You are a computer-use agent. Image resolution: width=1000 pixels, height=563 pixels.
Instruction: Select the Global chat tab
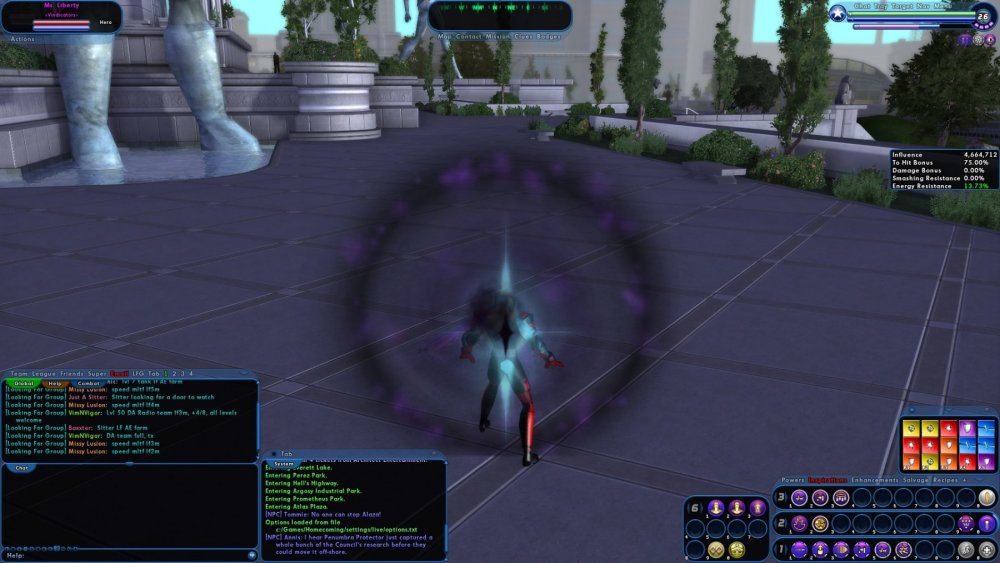(x=23, y=383)
